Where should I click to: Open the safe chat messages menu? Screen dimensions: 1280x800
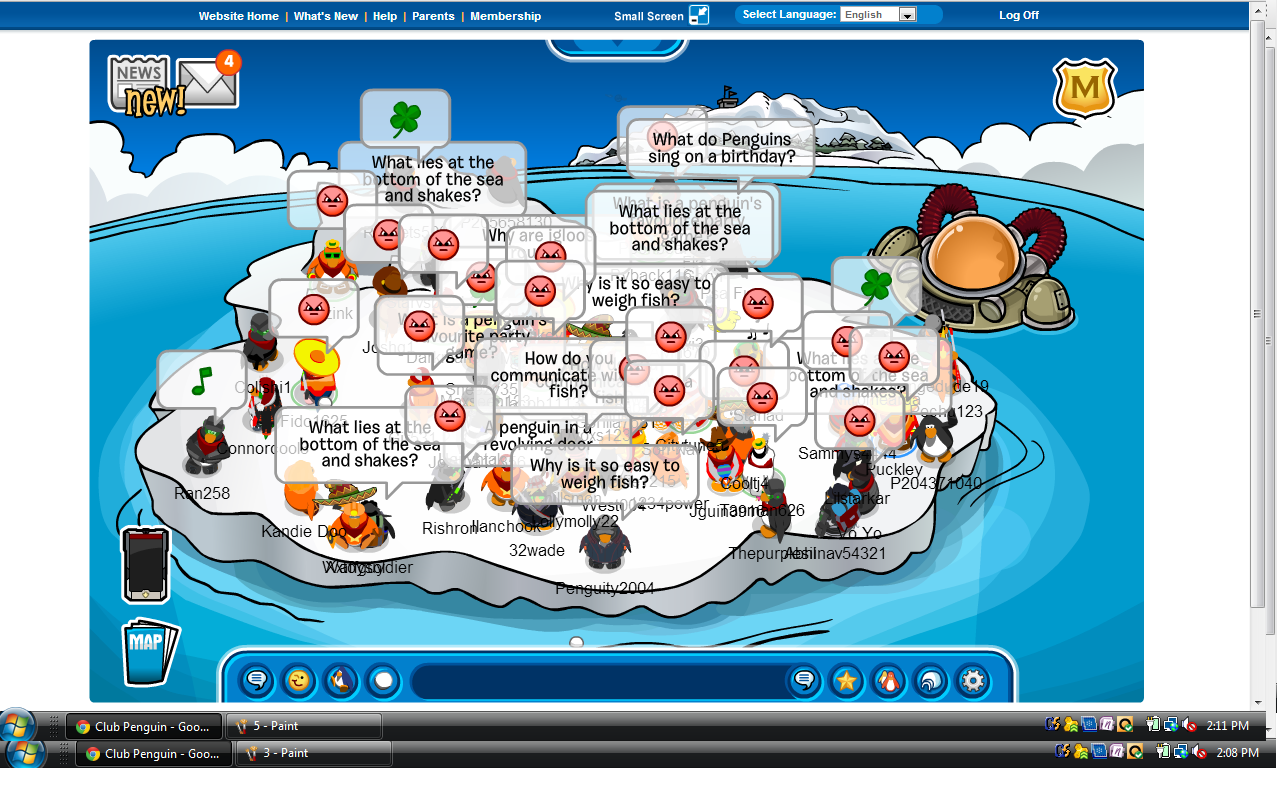[x=257, y=681]
